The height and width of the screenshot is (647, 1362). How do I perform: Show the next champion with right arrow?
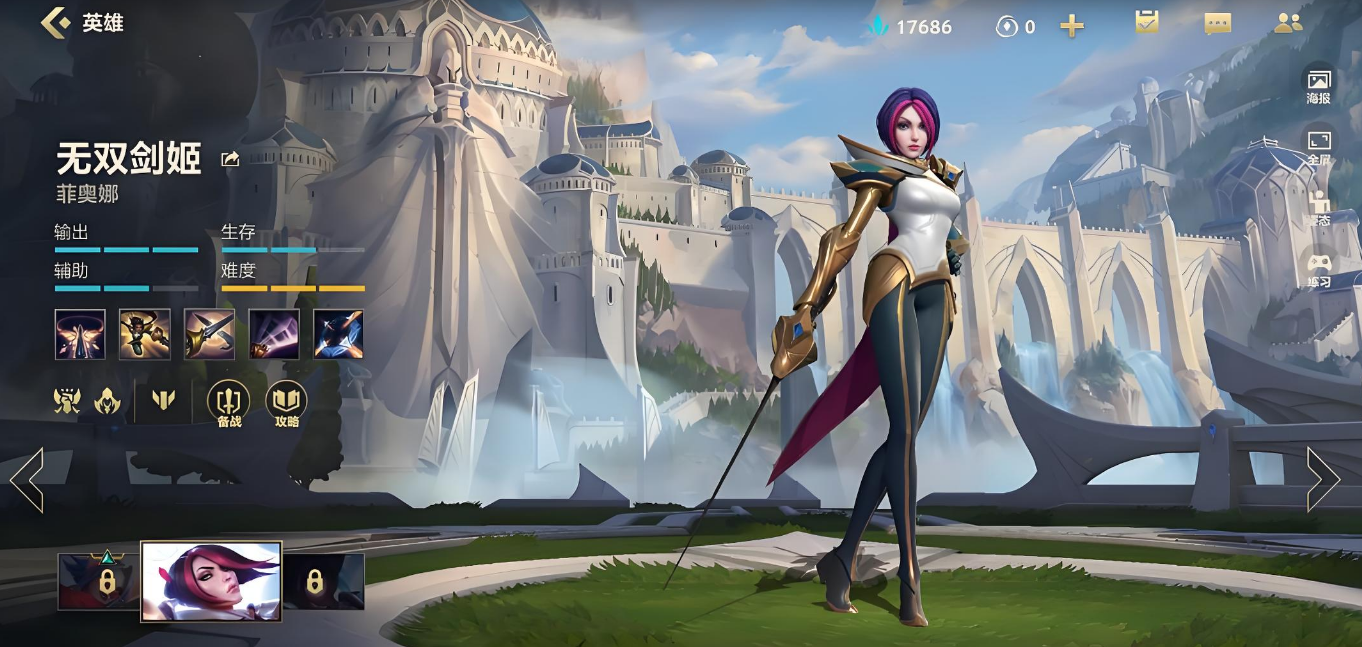(x=1322, y=480)
